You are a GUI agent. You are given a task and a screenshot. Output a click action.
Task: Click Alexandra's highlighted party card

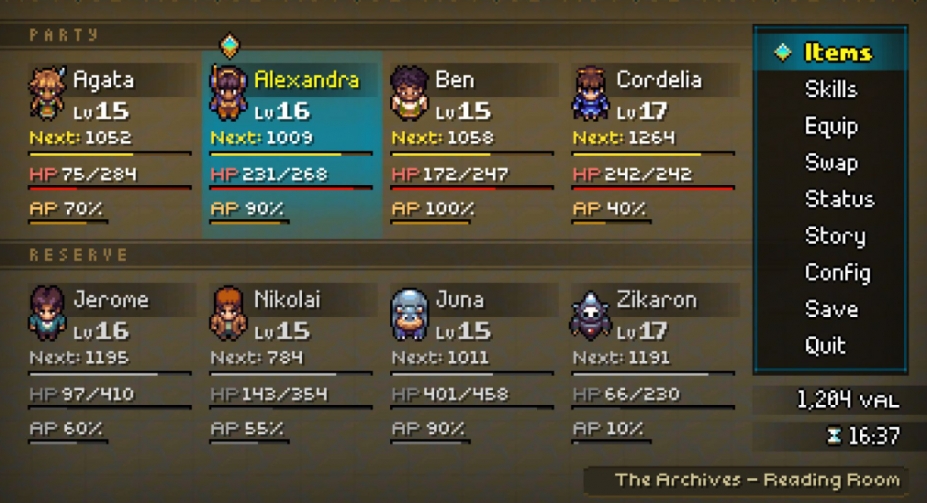(292, 145)
